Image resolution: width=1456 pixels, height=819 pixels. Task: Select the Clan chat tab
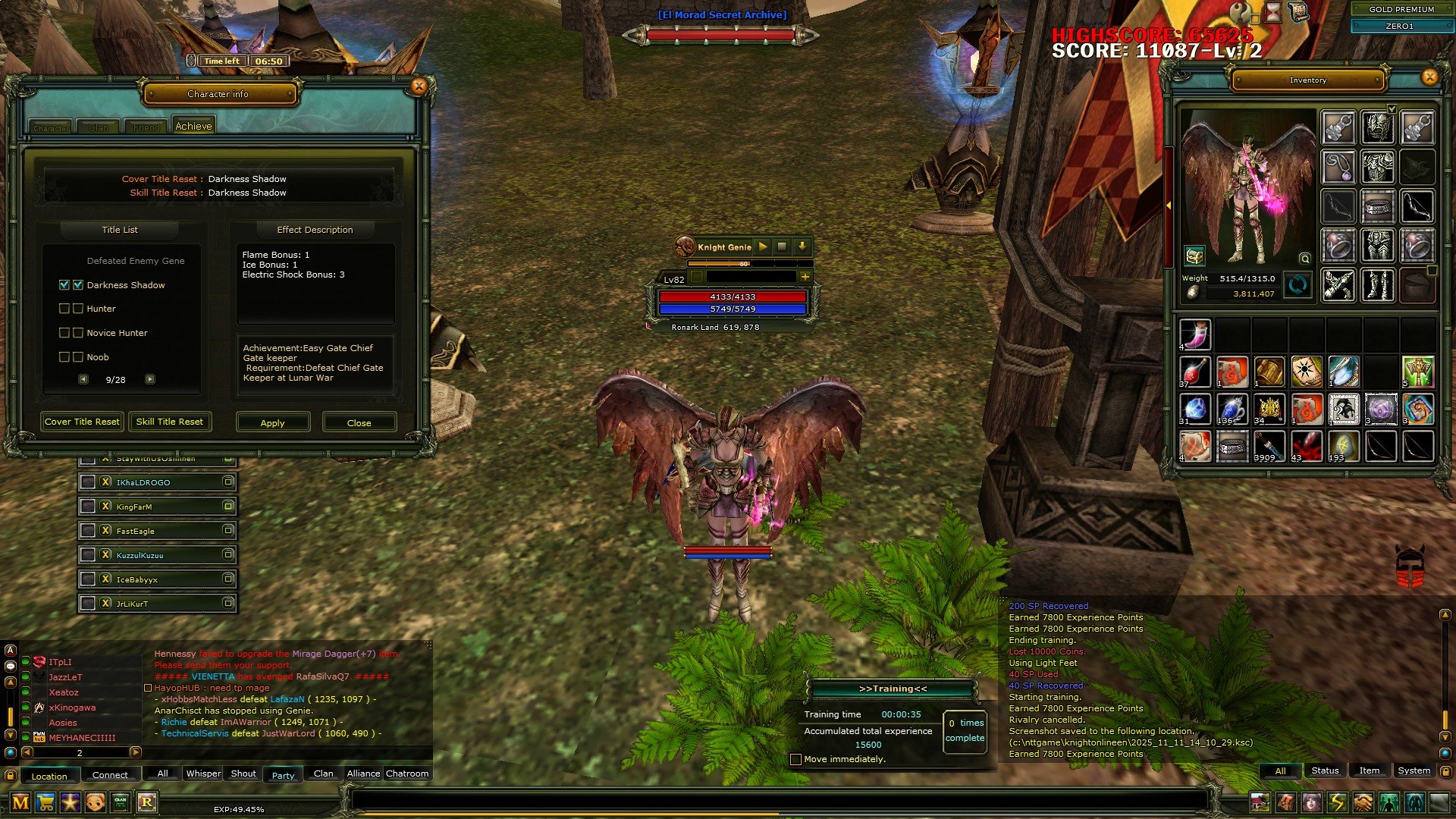323,773
